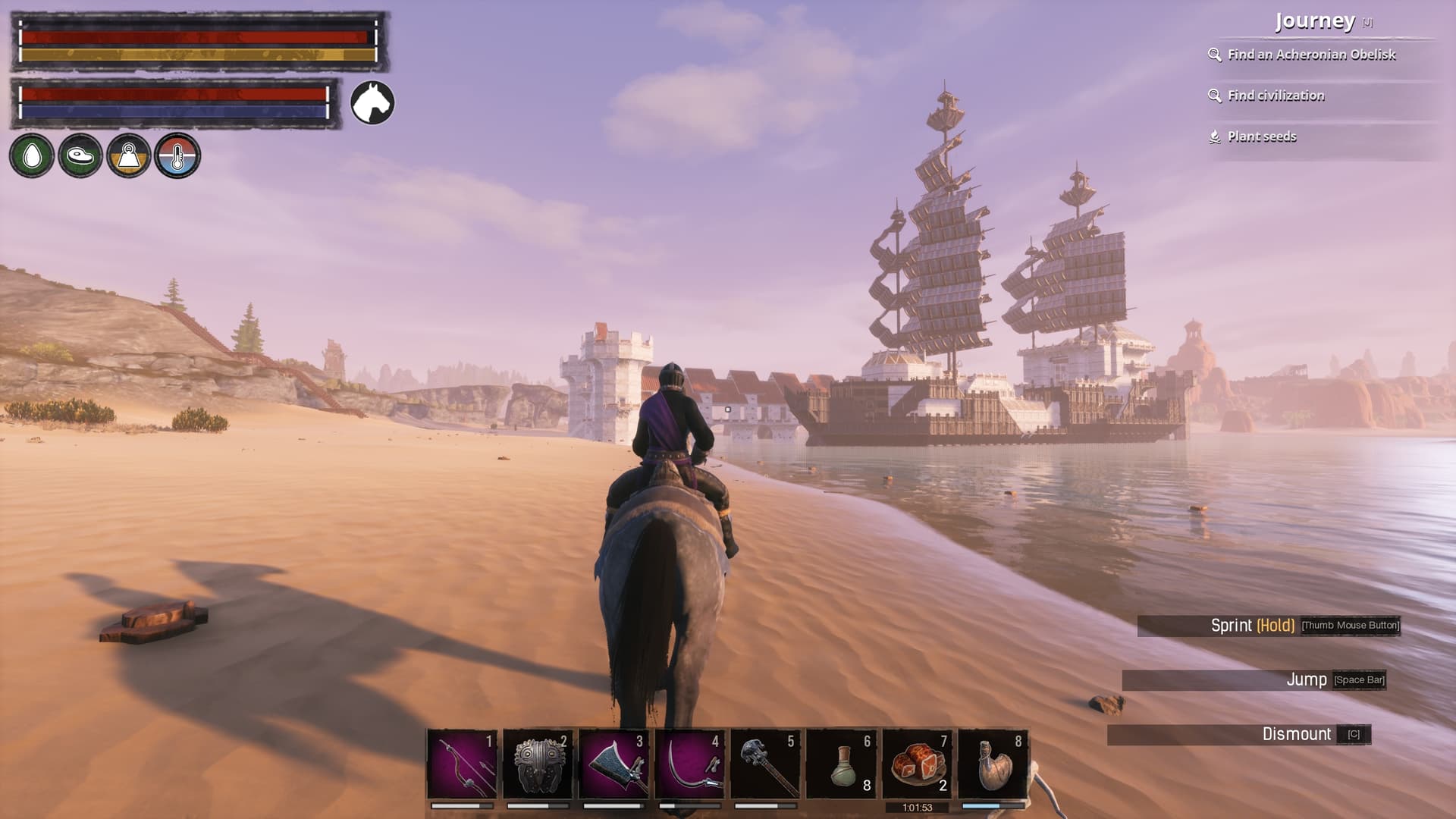Click the steak hunger status icon
Image resolution: width=1456 pixels, height=819 pixels.
(x=80, y=156)
